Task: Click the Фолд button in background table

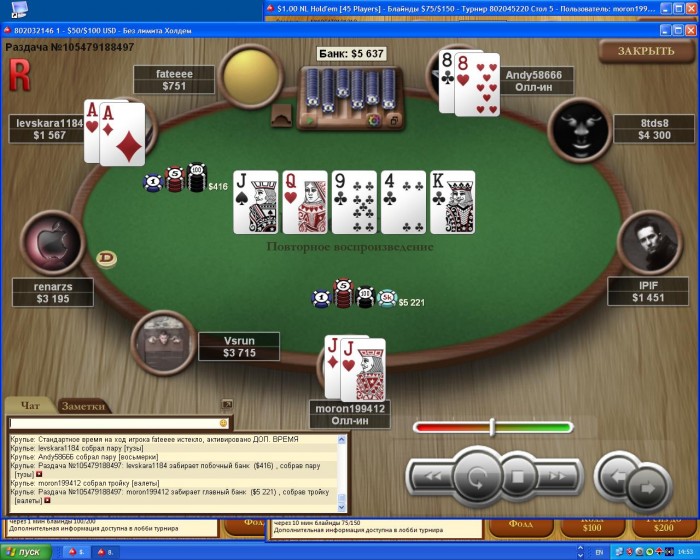Action: [x=521, y=525]
